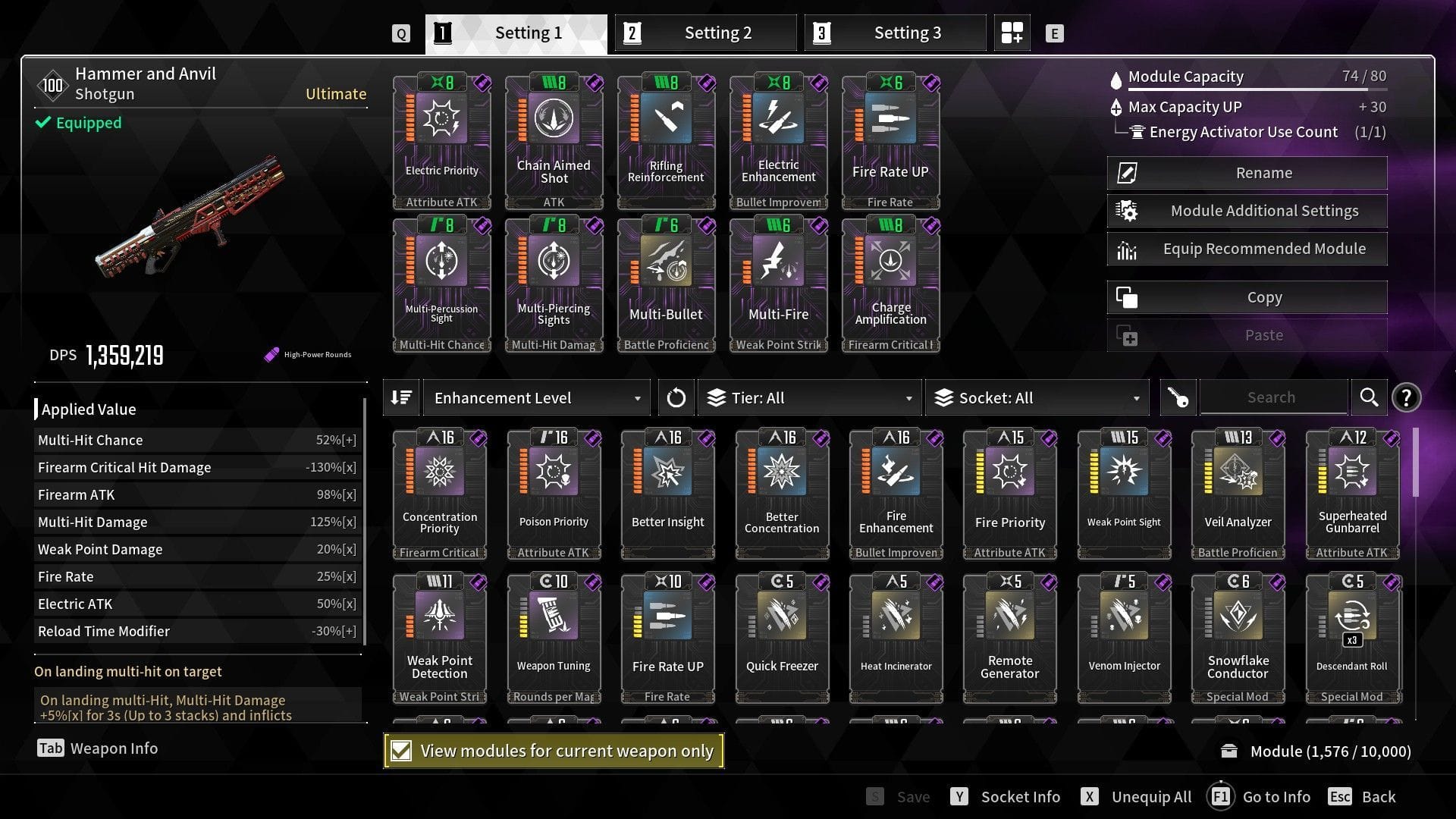Open the Enhancement Level sort dropdown

tap(536, 397)
